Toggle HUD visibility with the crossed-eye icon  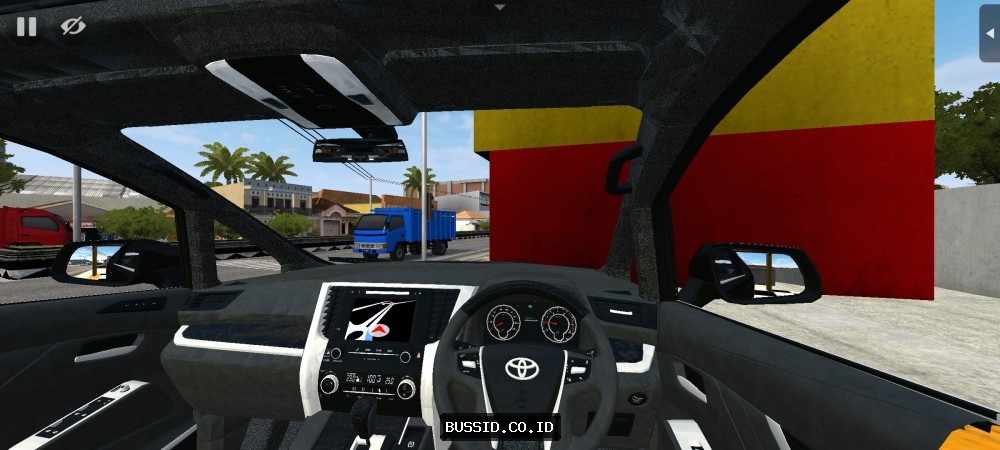point(73,27)
